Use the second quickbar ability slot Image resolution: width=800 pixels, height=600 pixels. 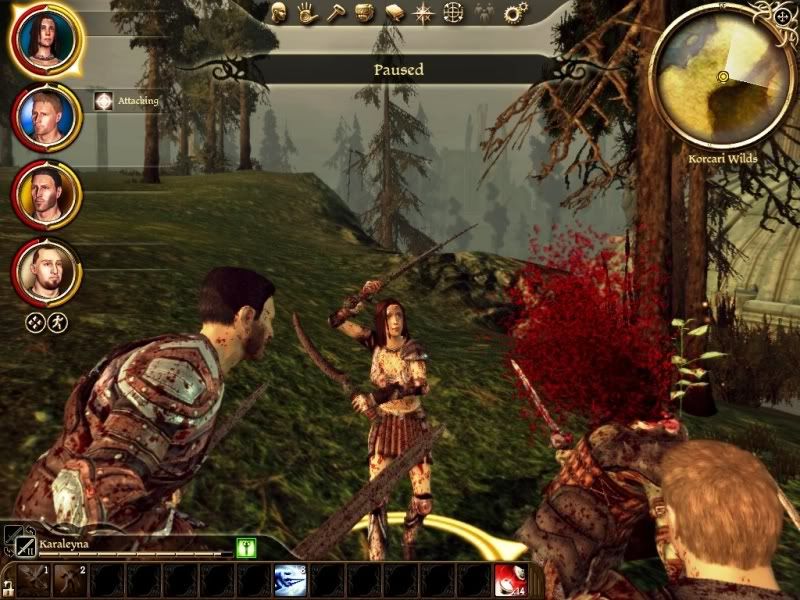point(70,581)
